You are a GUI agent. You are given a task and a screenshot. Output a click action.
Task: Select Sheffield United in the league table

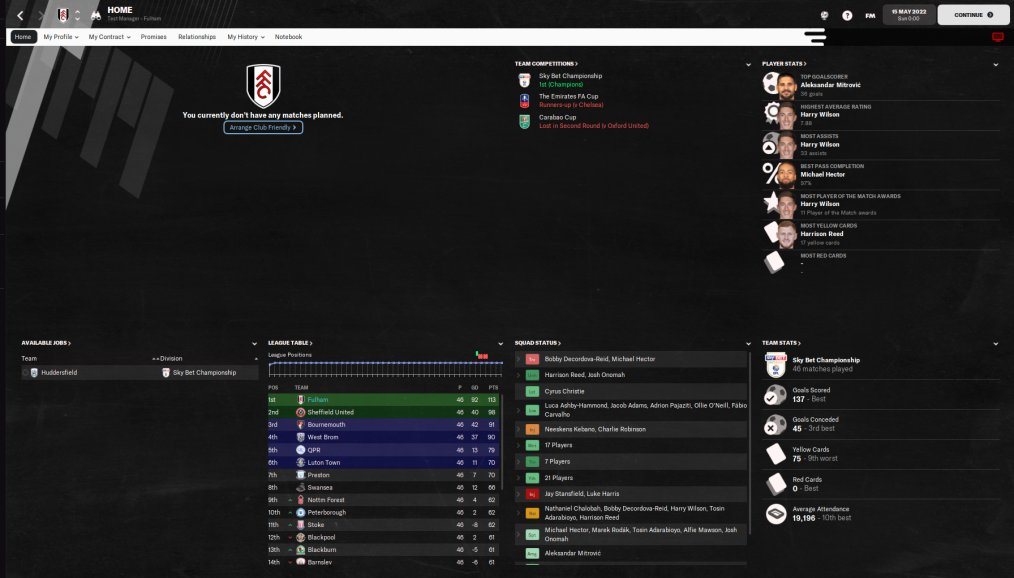pyautogui.click(x=331, y=412)
